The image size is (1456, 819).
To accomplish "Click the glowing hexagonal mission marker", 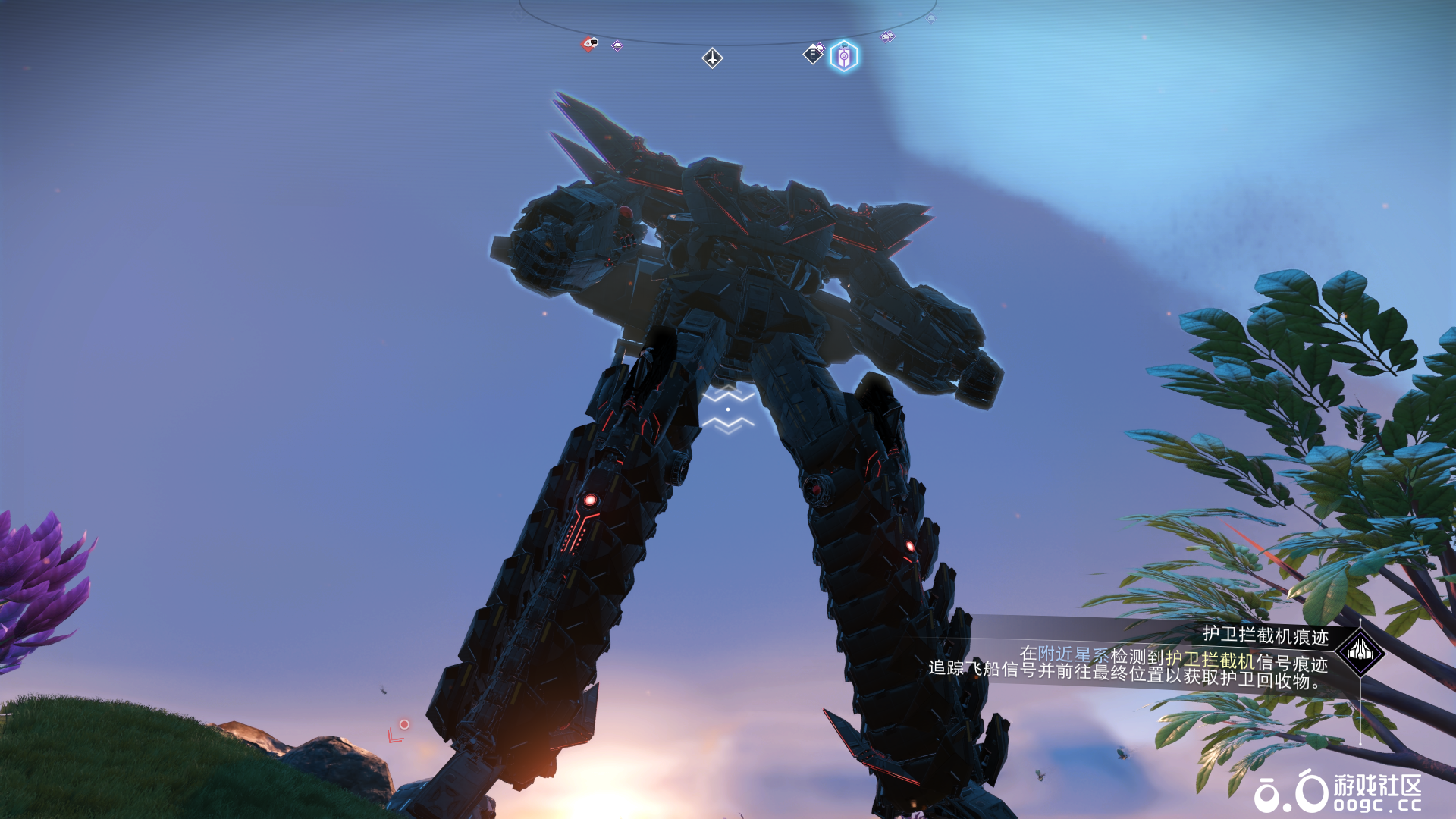I will coord(844,56).
